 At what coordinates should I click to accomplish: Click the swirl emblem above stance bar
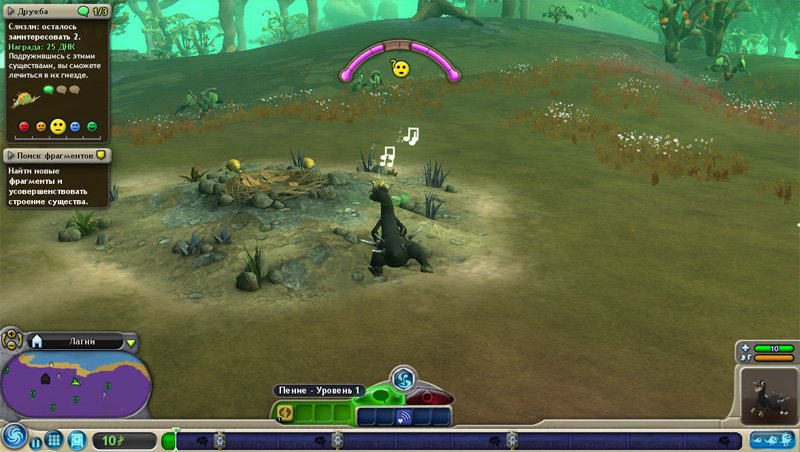click(403, 378)
